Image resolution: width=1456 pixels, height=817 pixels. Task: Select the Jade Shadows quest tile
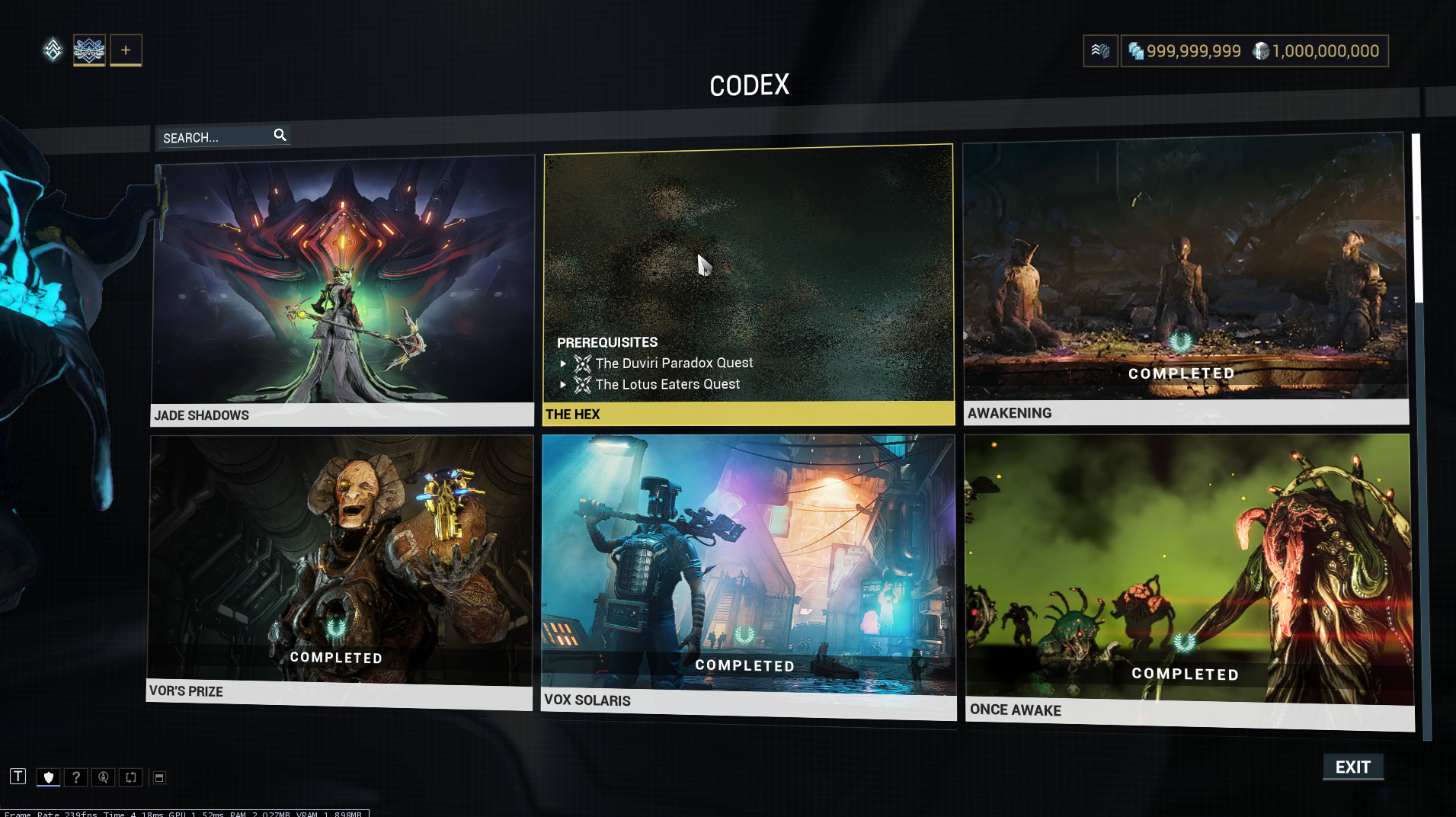pos(343,290)
